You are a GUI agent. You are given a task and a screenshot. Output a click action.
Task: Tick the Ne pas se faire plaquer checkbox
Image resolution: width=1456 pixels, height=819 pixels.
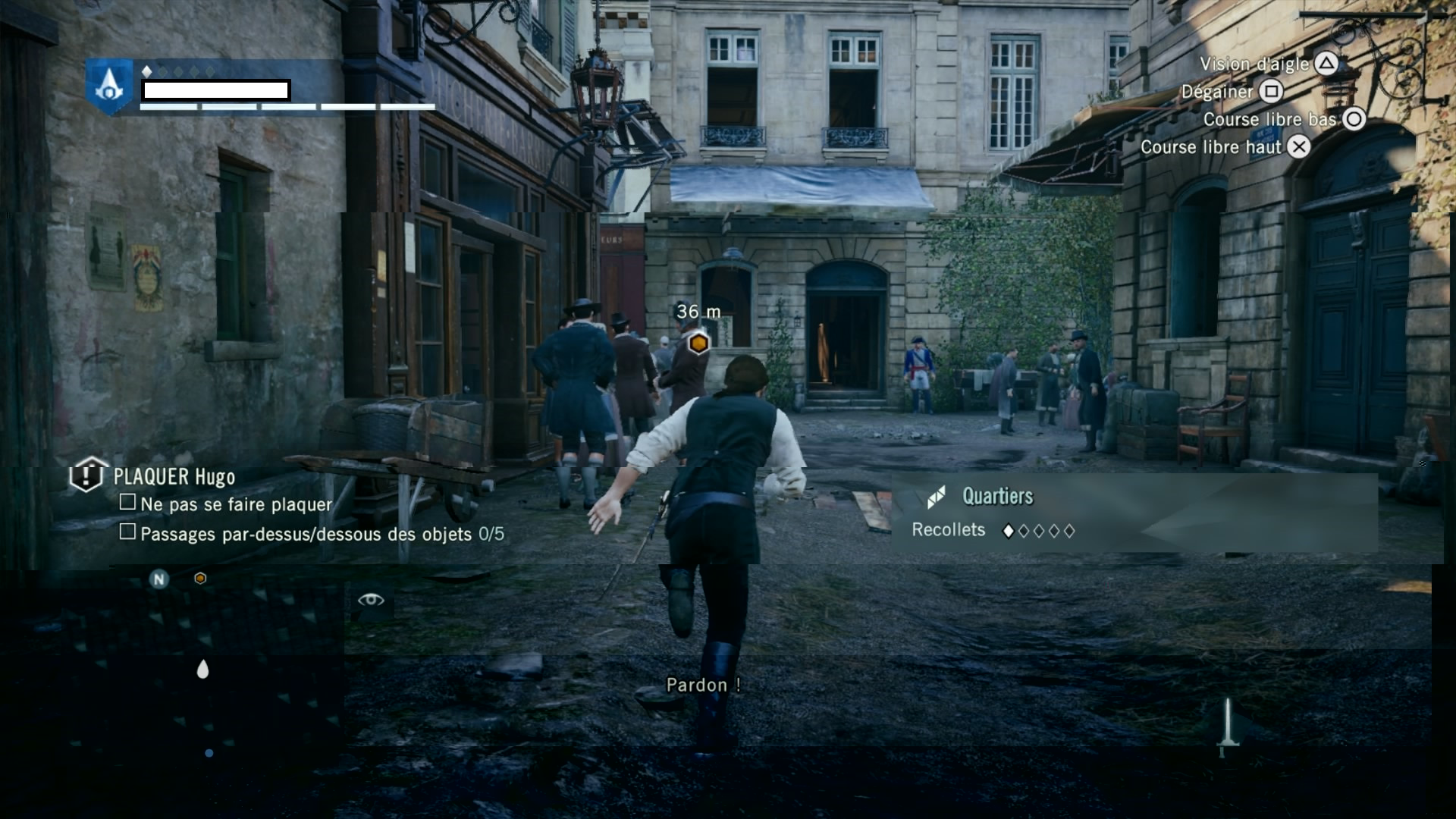(127, 502)
